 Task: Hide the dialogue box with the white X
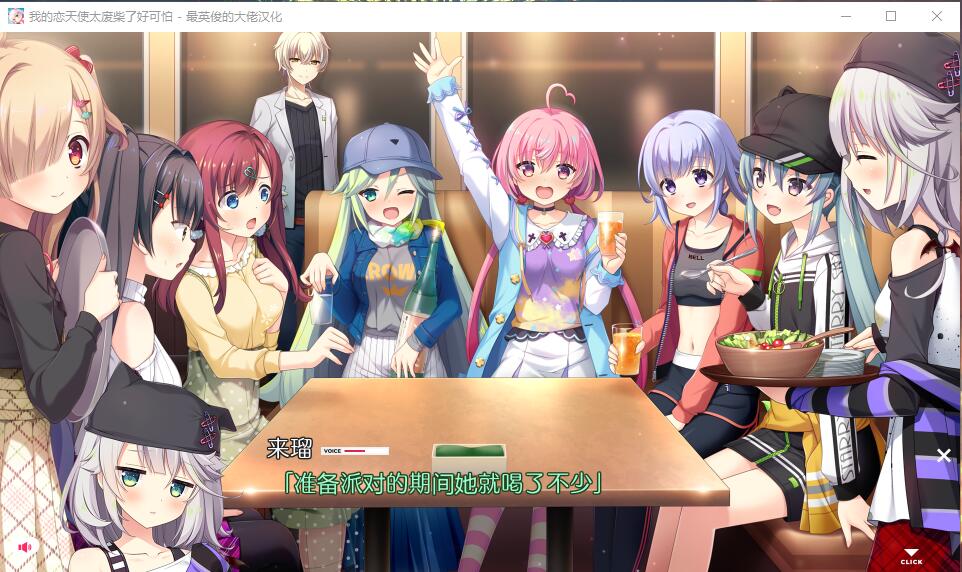943,455
